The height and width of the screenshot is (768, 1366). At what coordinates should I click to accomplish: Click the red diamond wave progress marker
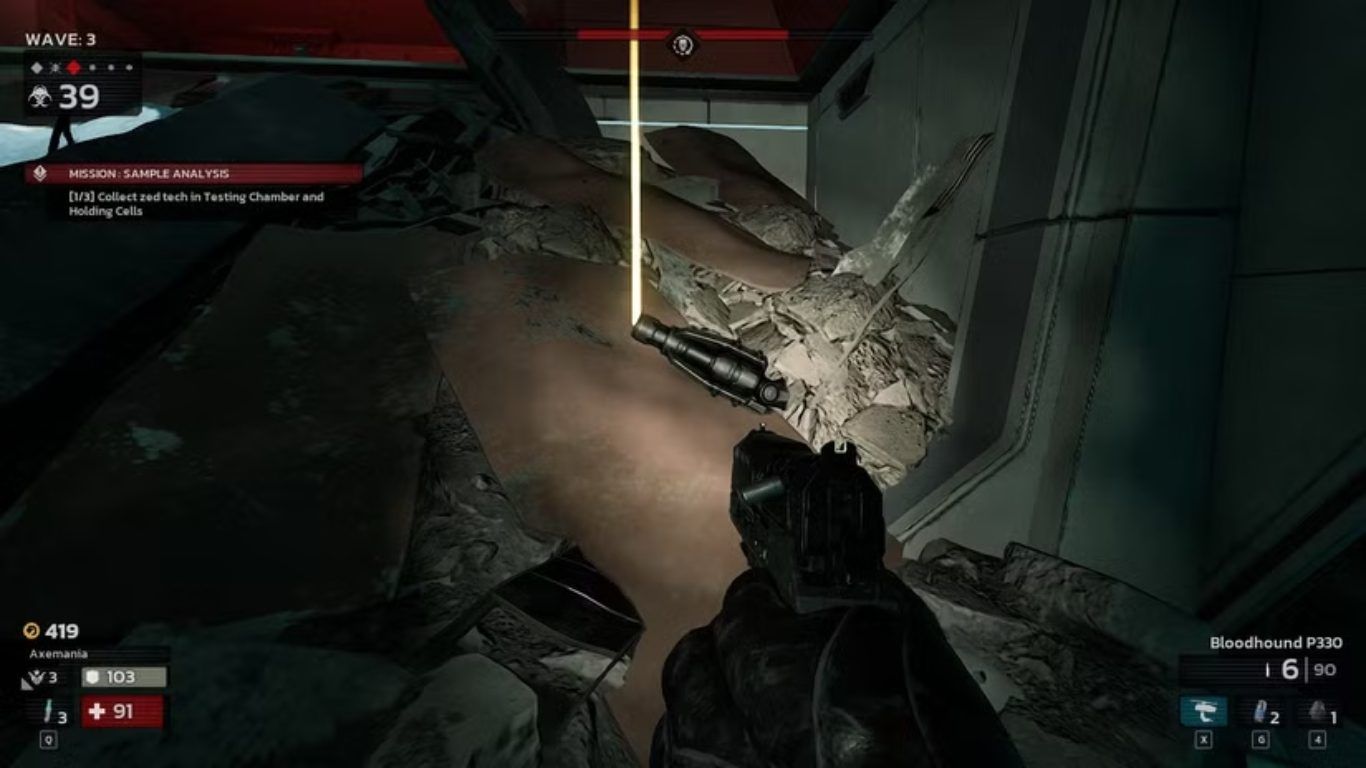[73, 67]
